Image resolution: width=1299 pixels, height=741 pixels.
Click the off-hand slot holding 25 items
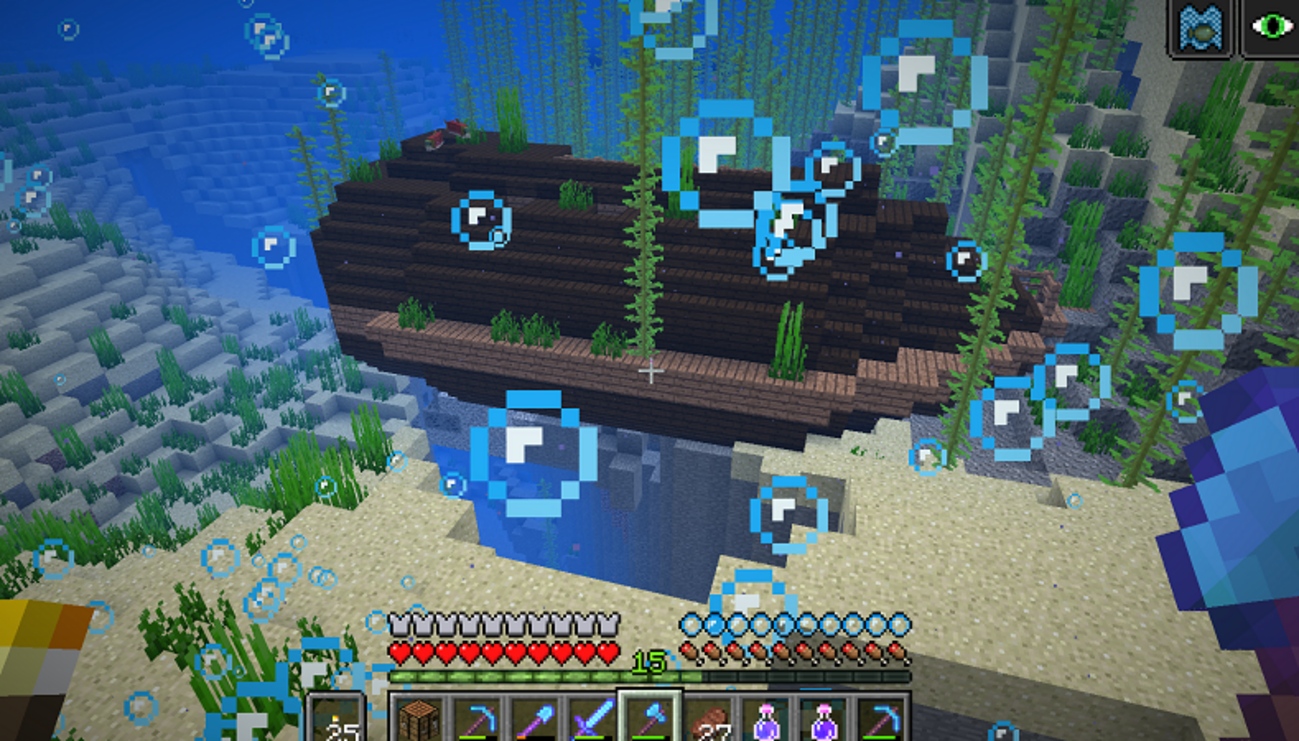click(x=336, y=718)
